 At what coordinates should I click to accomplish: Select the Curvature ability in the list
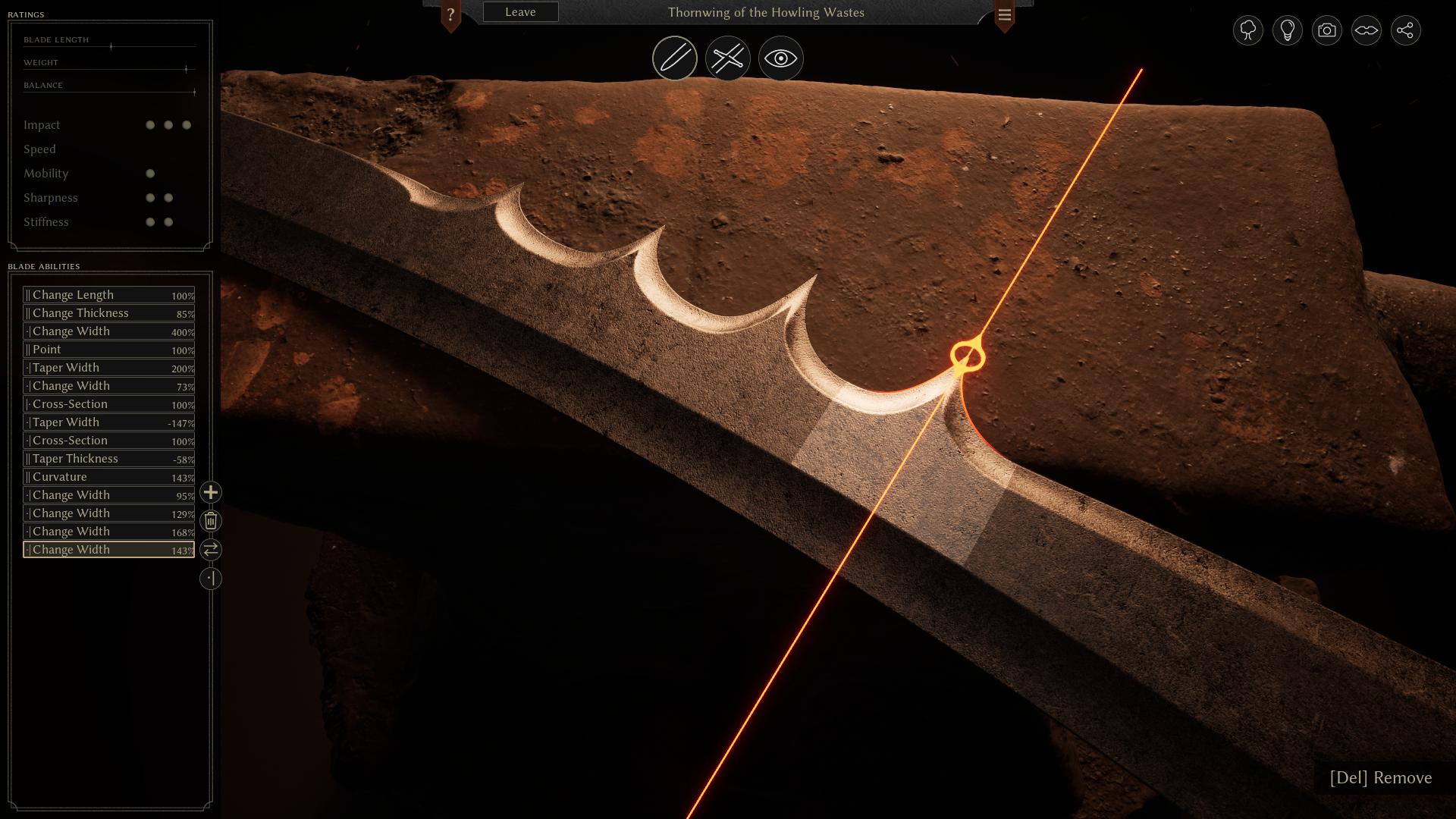108,477
